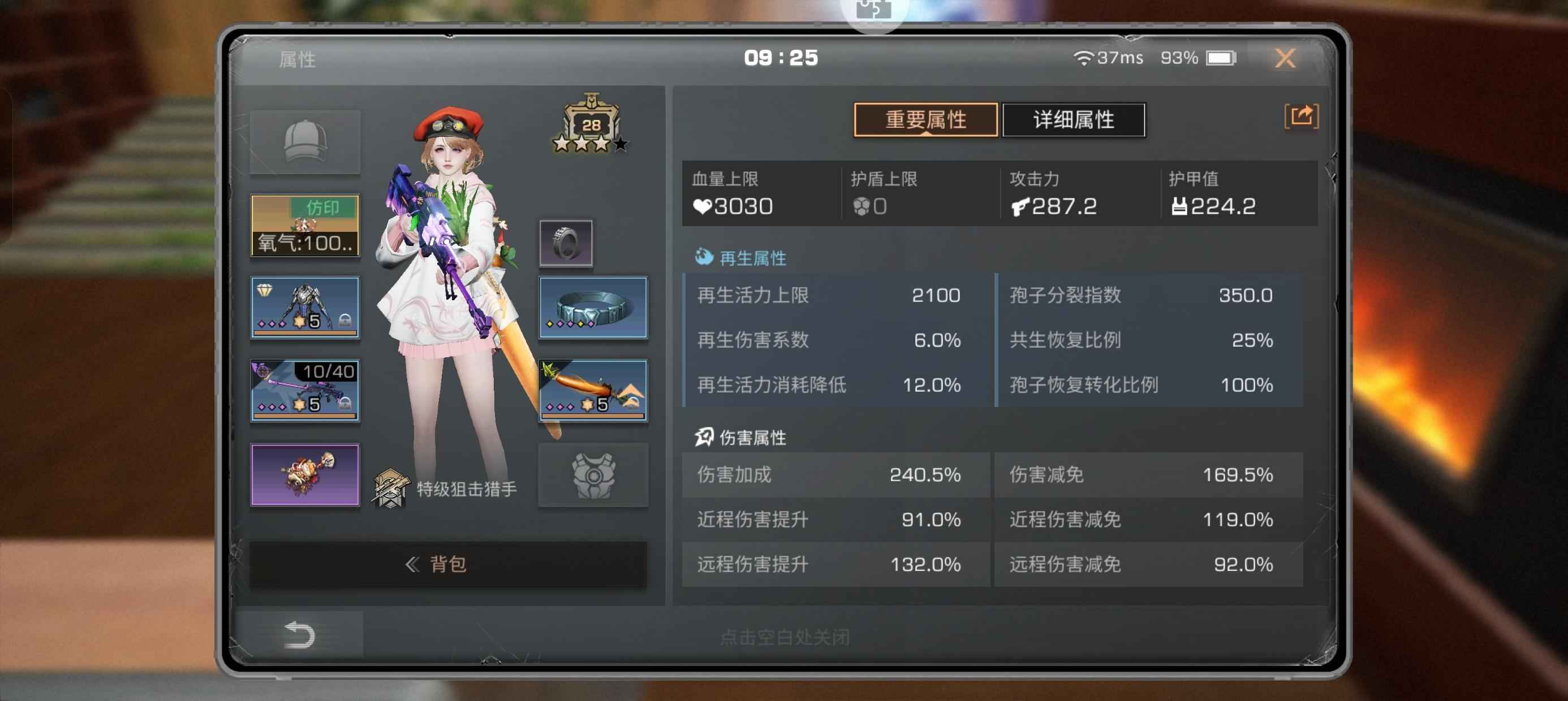
Task: Select the teal bracelet equipment slot
Action: [593, 308]
